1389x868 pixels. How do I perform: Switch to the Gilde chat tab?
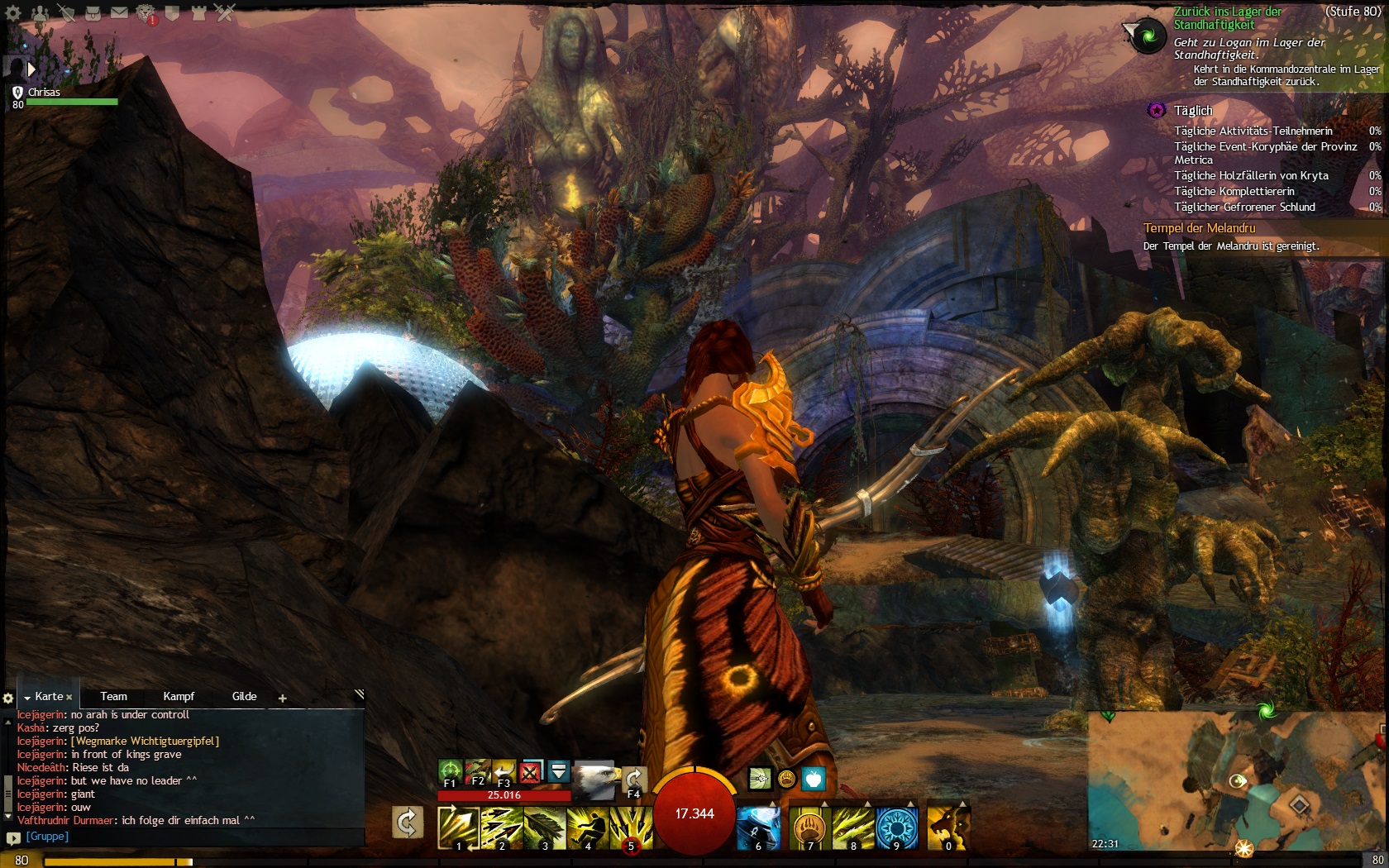[244, 697]
